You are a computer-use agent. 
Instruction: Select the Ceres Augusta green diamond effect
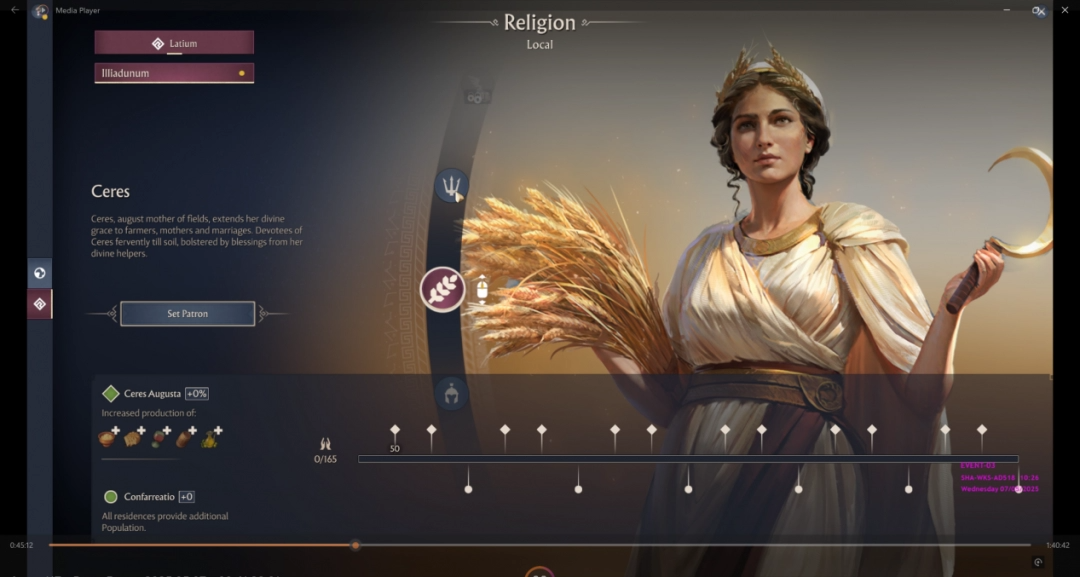pos(111,394)
